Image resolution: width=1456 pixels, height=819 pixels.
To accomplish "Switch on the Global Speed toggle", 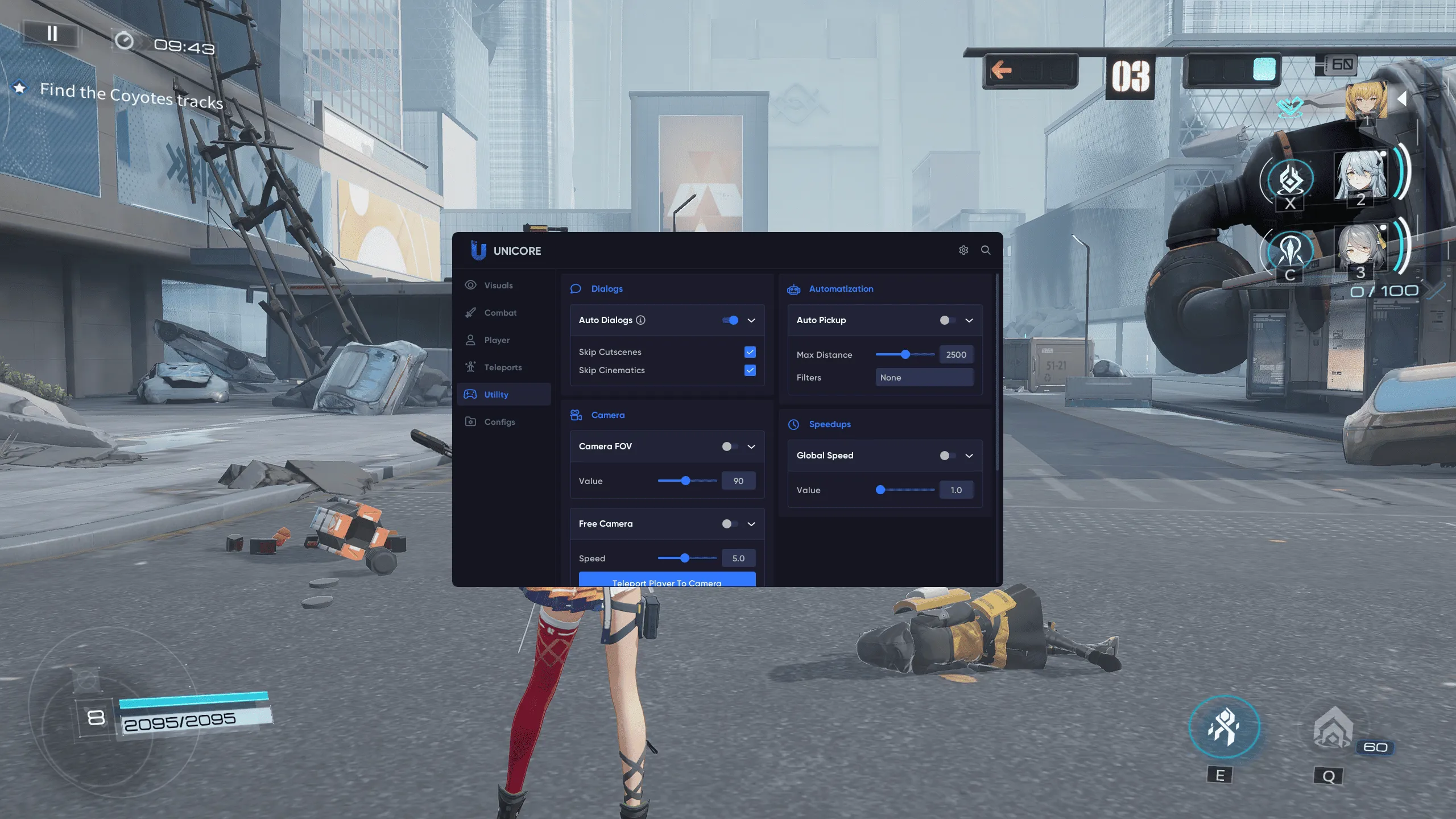I will (x=948, y=456).
